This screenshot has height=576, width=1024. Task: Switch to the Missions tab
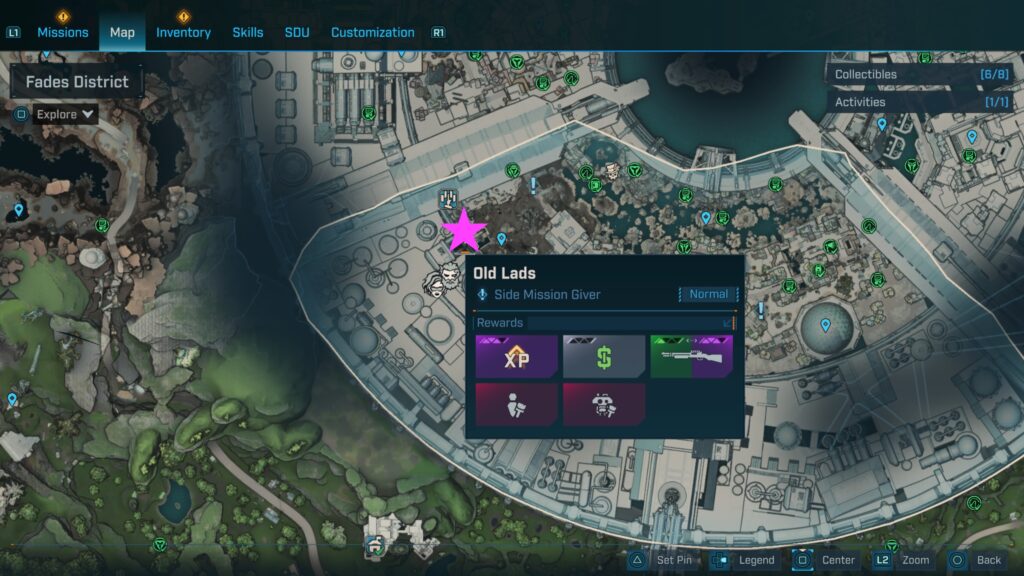tap(62, 32)
